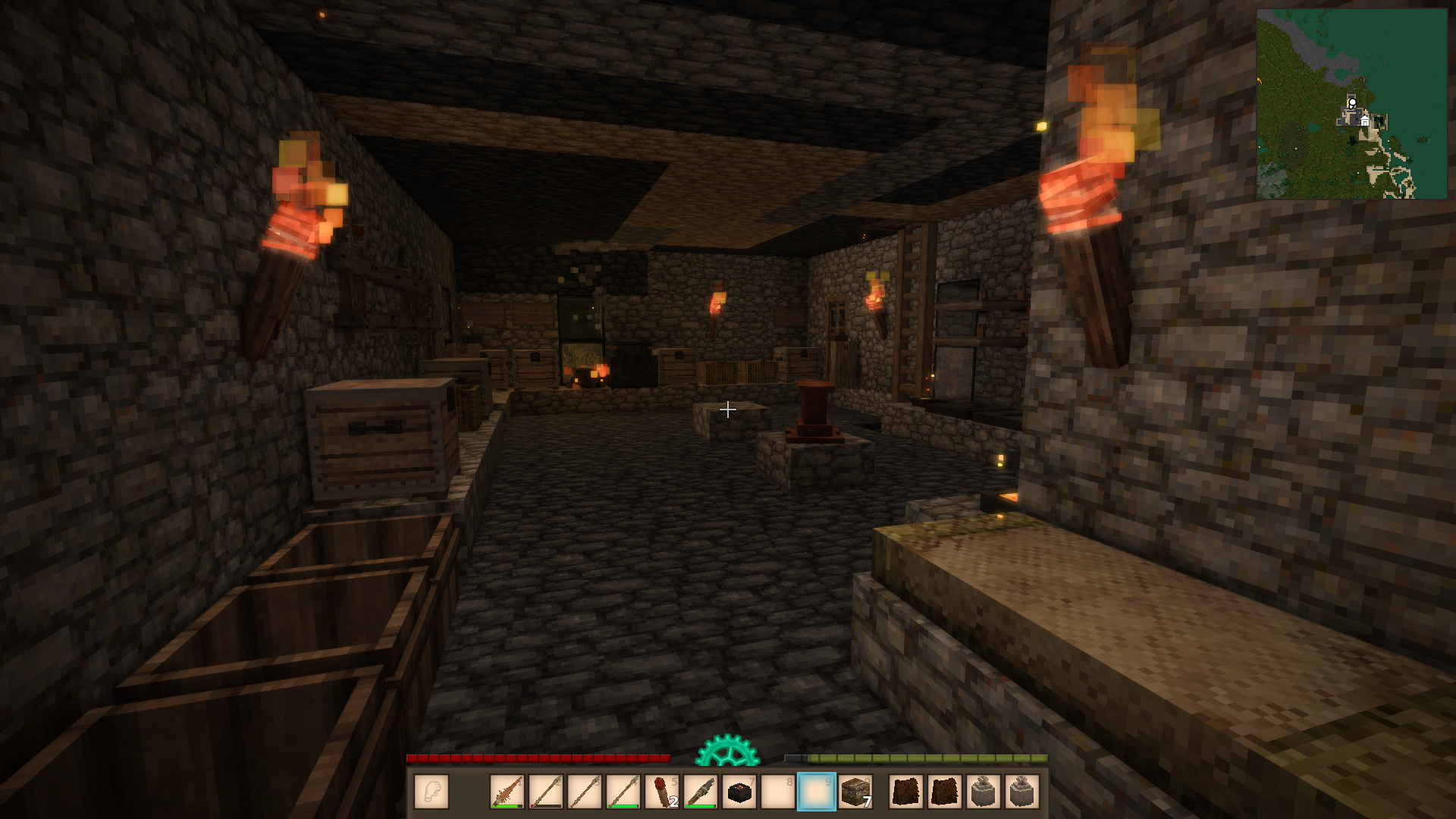Viewport: 1456px width, 819px height.
Task: Choose the bladed tool in slot 6
Action: coord(701,792)
